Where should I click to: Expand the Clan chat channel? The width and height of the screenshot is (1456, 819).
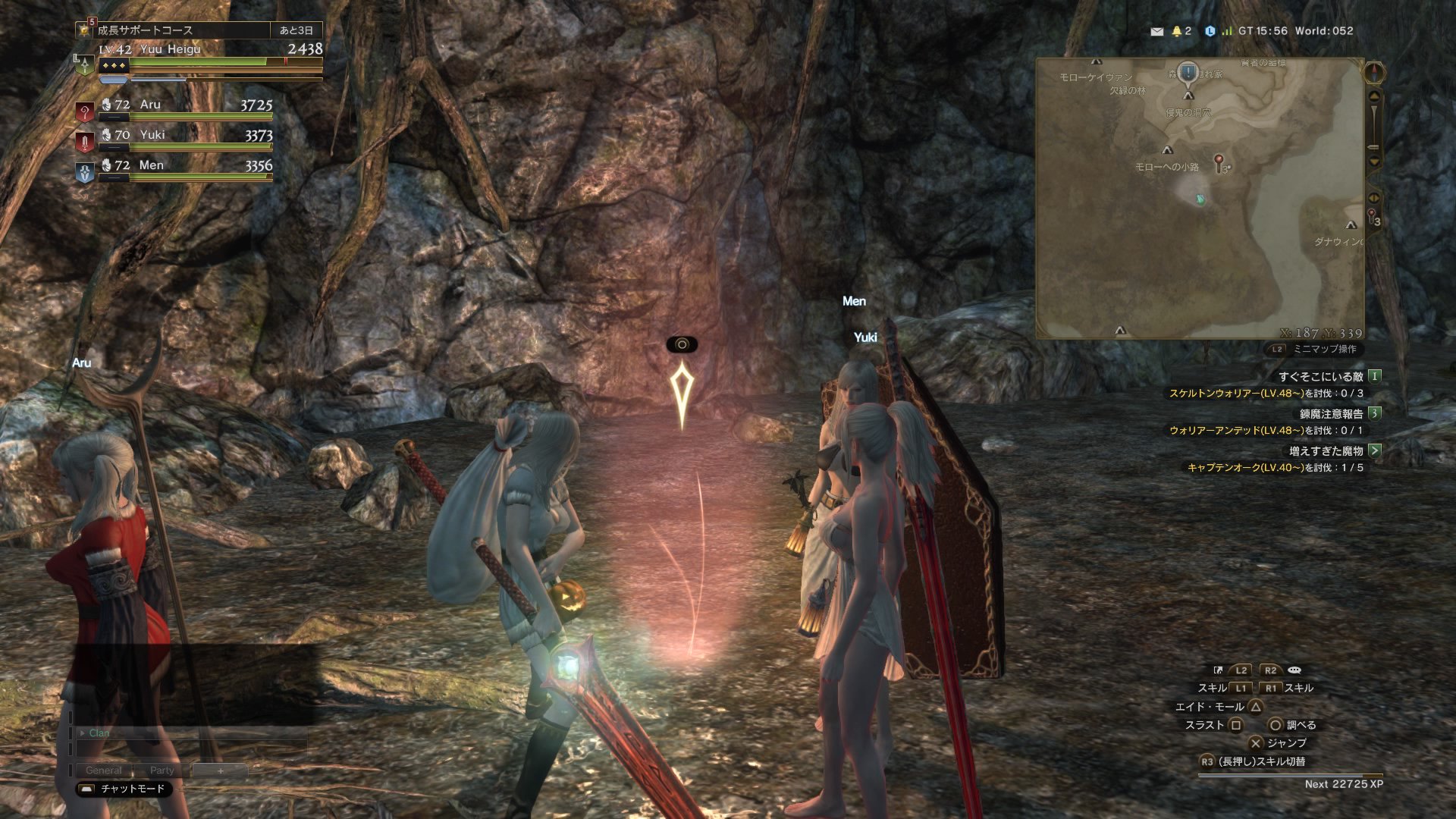click(82, 733)
